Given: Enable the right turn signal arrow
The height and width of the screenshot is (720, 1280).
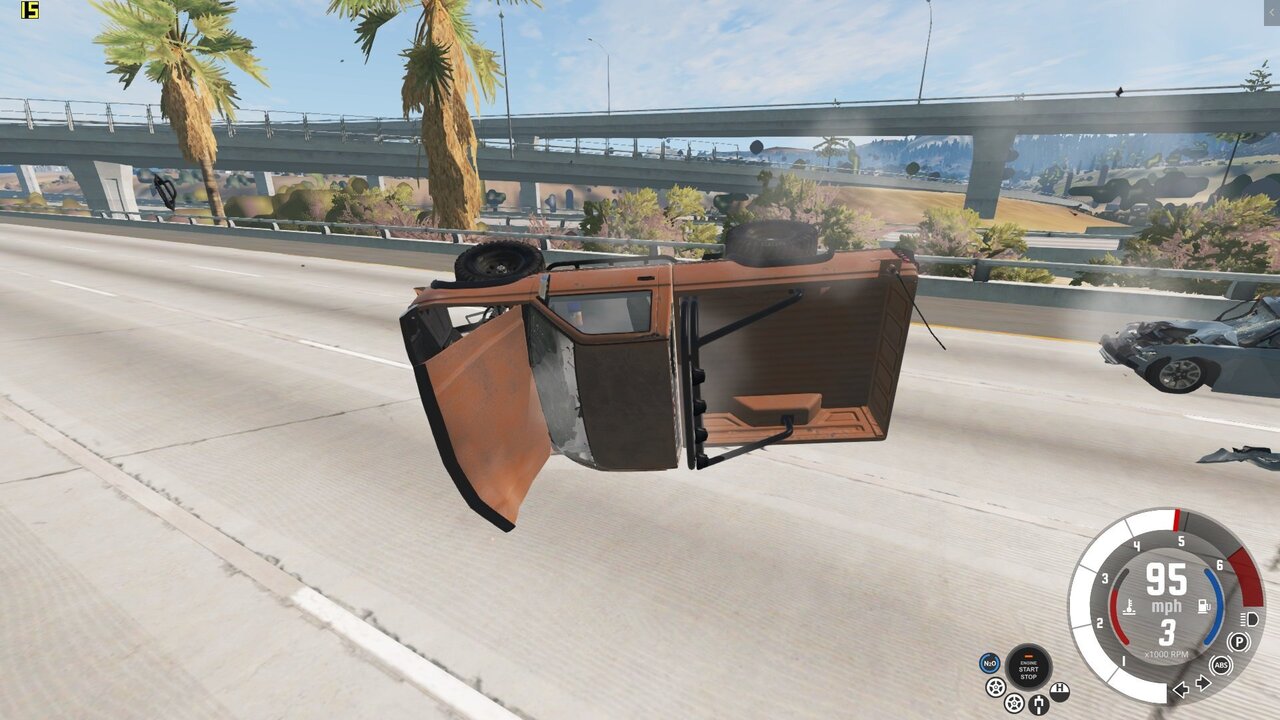Looking at the screenshot, I should (x=1201, y=683).
